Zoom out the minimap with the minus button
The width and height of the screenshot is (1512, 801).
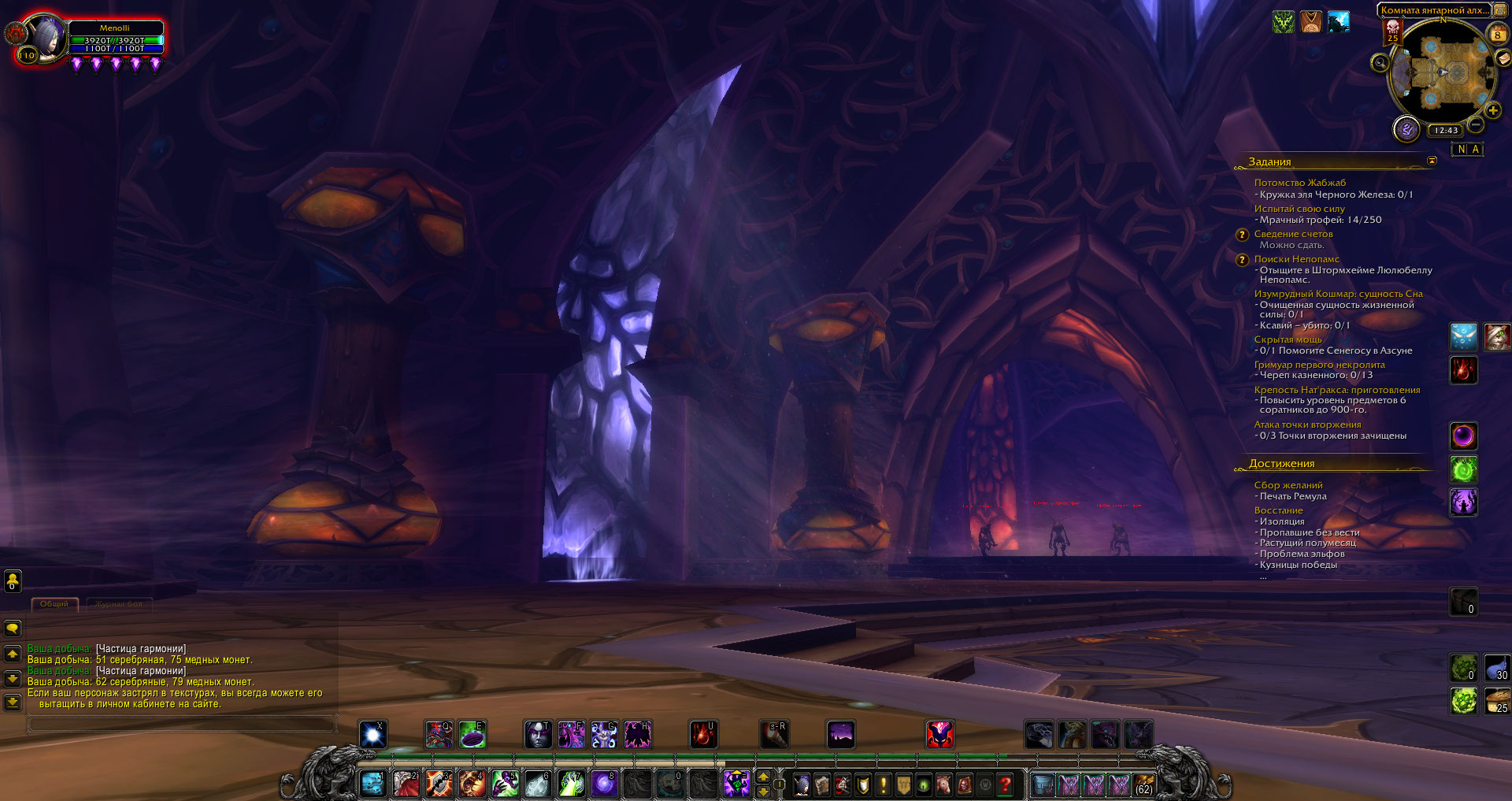(x=1476, y=124)
